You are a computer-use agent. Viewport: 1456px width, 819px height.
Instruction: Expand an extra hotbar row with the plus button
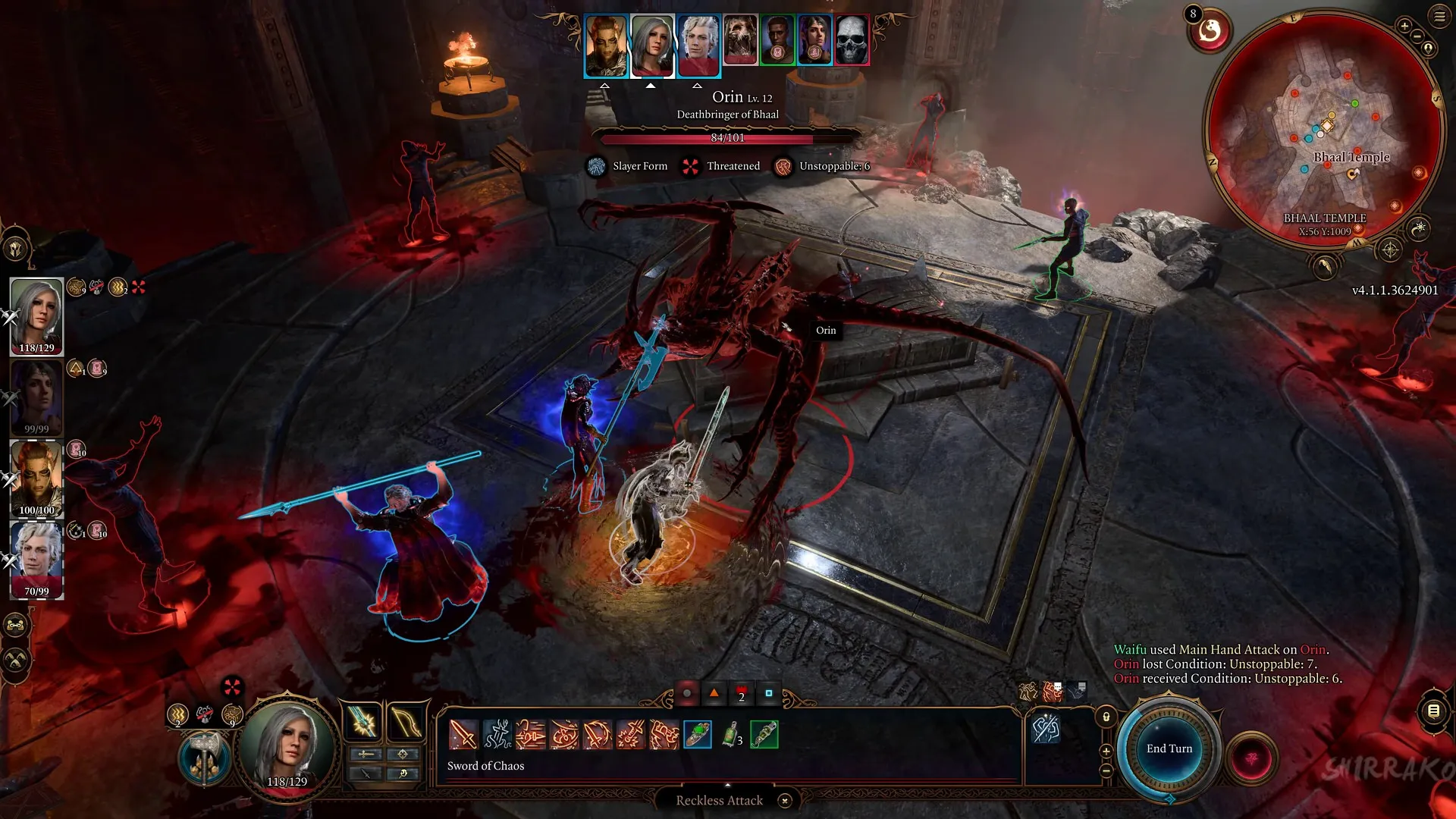[1106, 752]
